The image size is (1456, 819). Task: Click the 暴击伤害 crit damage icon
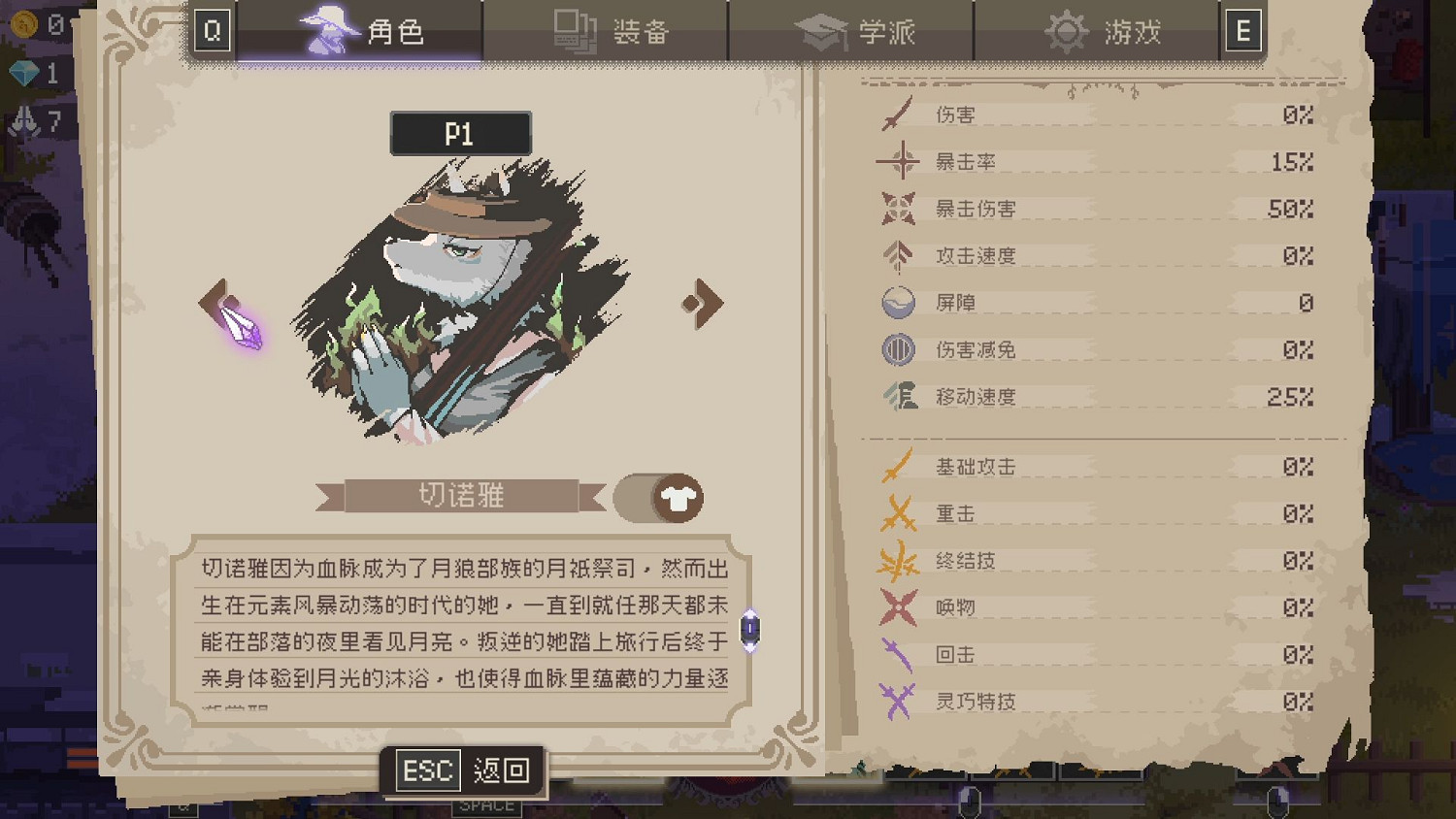pos(899,208)
